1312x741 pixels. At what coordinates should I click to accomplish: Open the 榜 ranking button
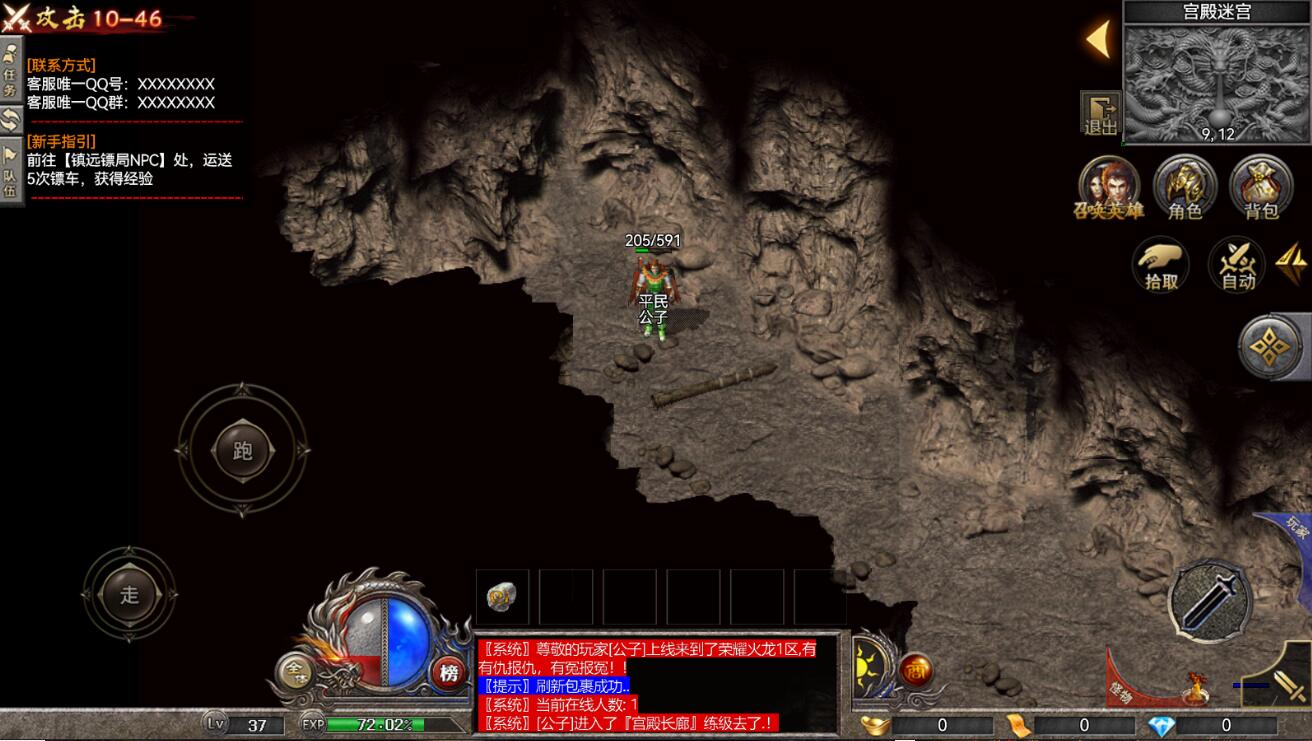point(449,673)
